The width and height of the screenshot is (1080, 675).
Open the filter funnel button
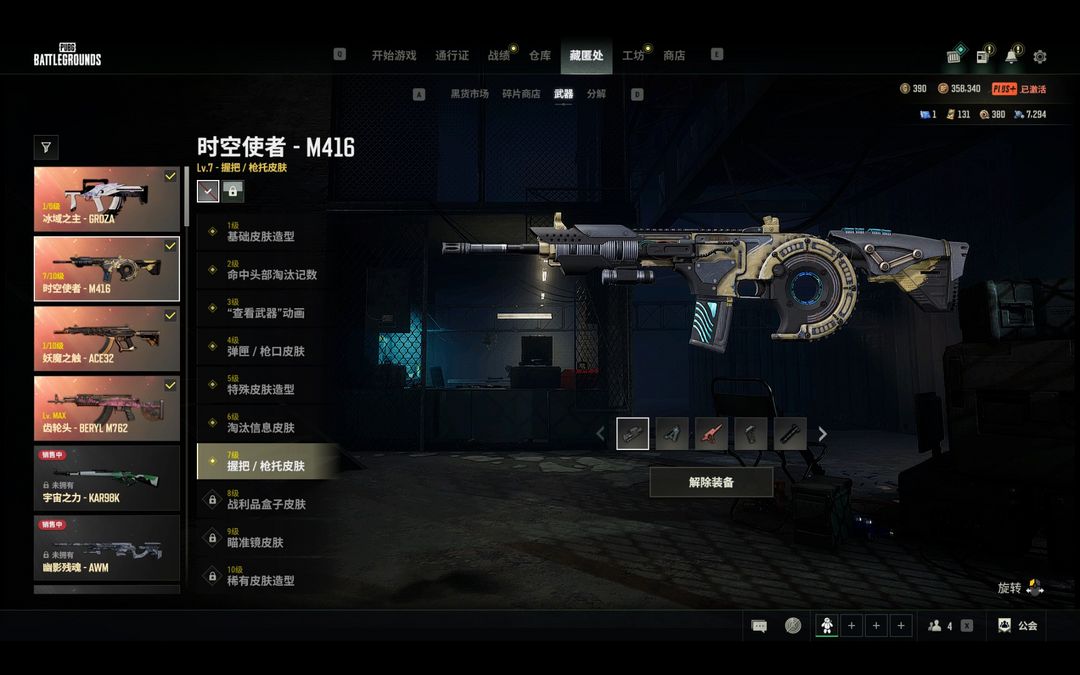click(46, 148)
